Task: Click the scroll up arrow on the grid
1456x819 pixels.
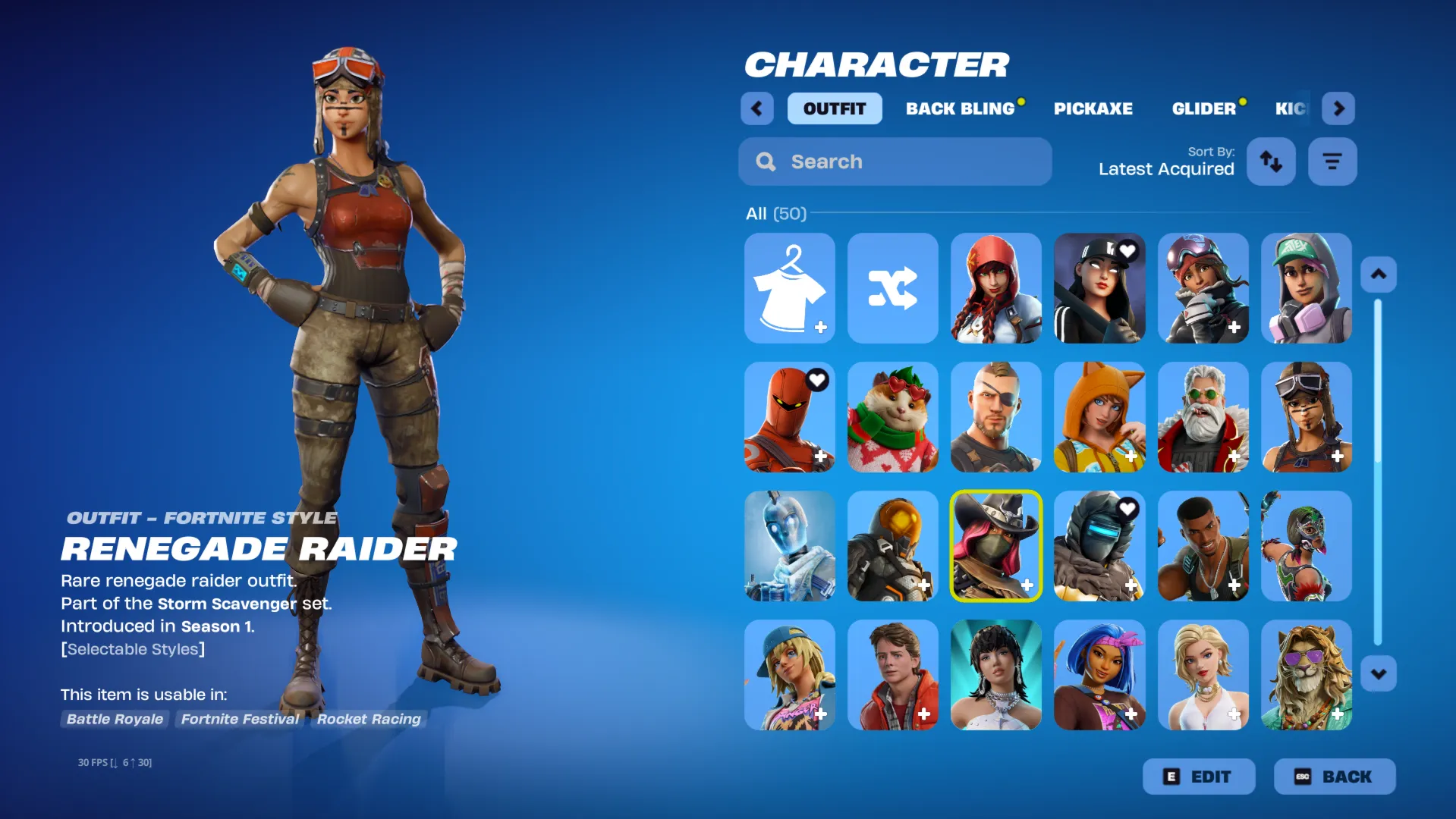Action: [x=1379, y=275]
